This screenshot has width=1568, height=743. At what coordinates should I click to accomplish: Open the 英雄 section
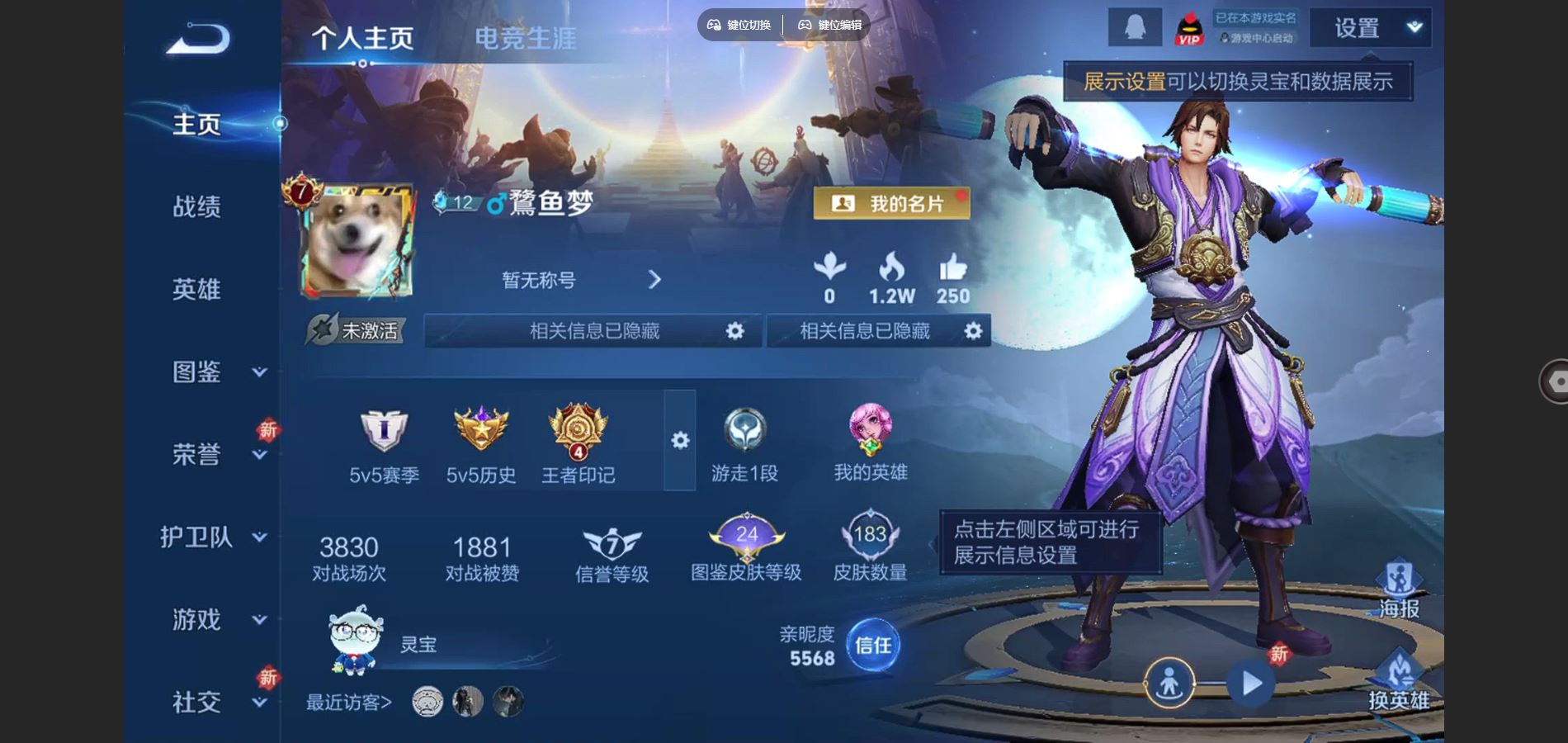196,289
